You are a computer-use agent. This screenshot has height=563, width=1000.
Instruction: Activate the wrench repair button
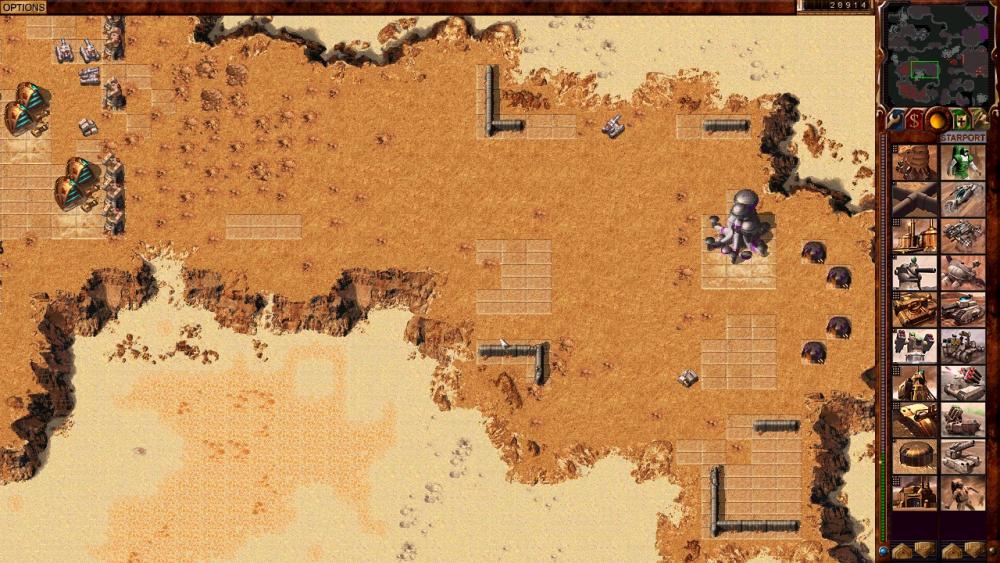pos(895,120)
